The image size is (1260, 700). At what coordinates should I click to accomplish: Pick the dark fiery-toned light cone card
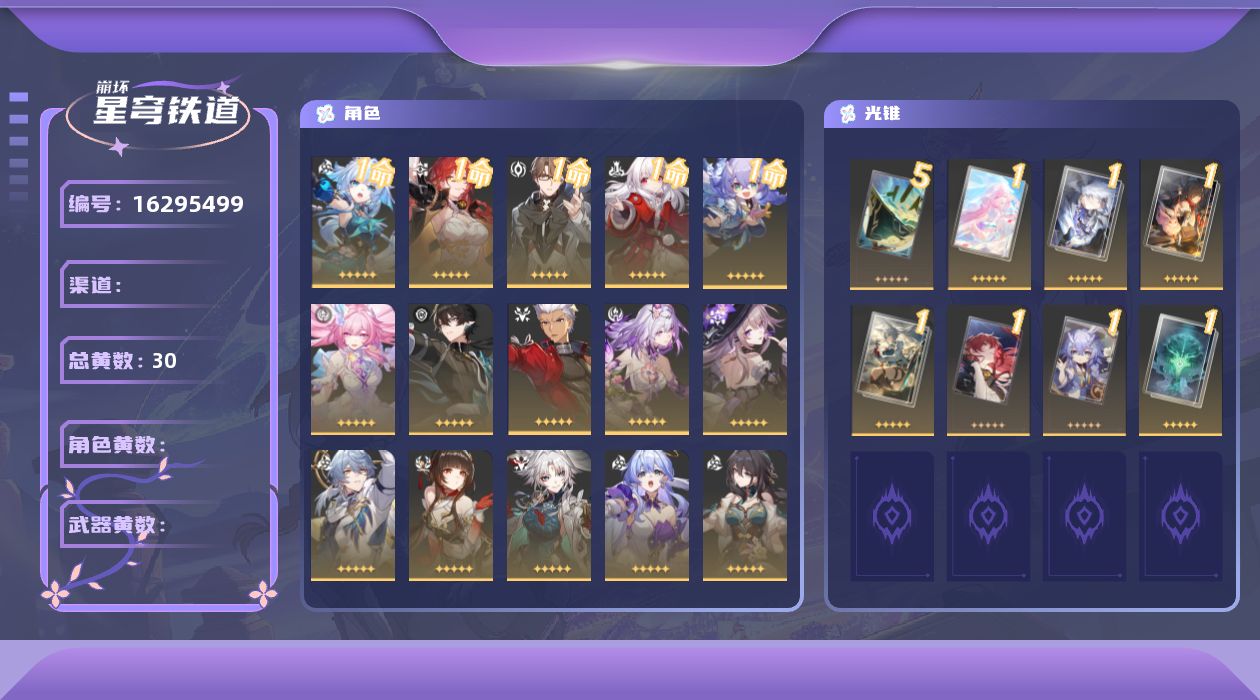pyautogui.click(x=1181, y=224)
